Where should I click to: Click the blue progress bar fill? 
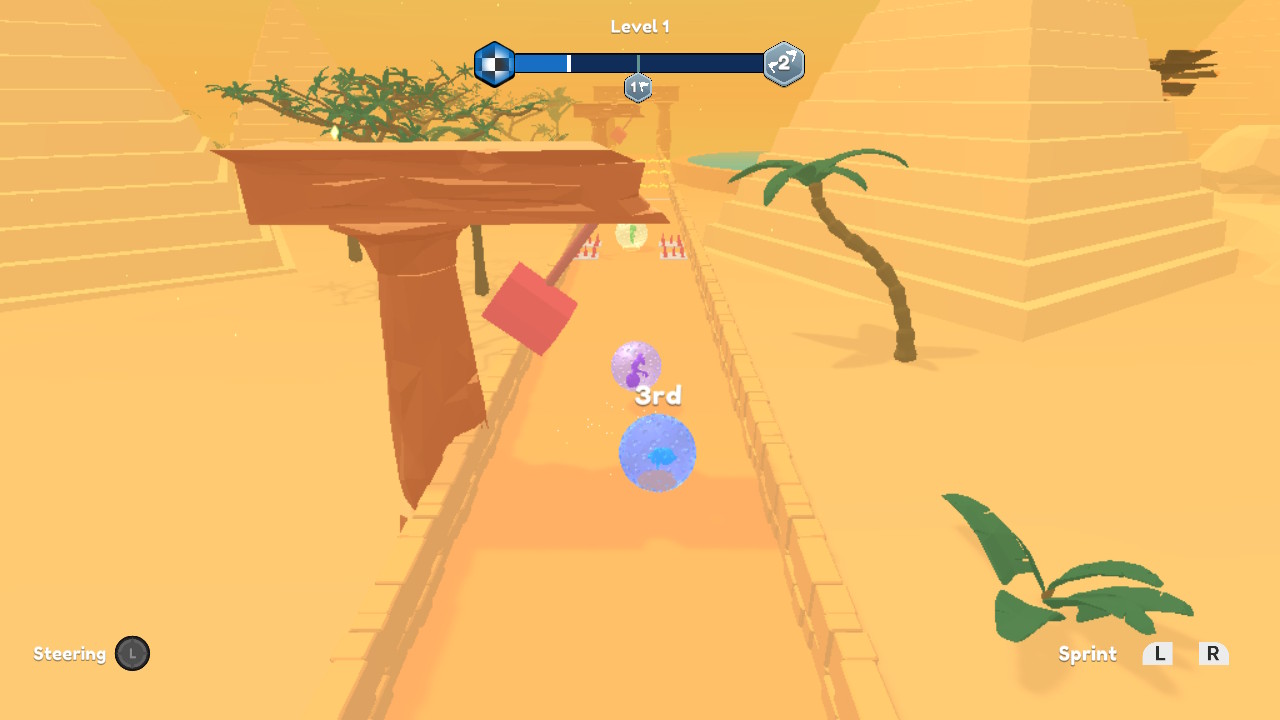pos(540,63)
